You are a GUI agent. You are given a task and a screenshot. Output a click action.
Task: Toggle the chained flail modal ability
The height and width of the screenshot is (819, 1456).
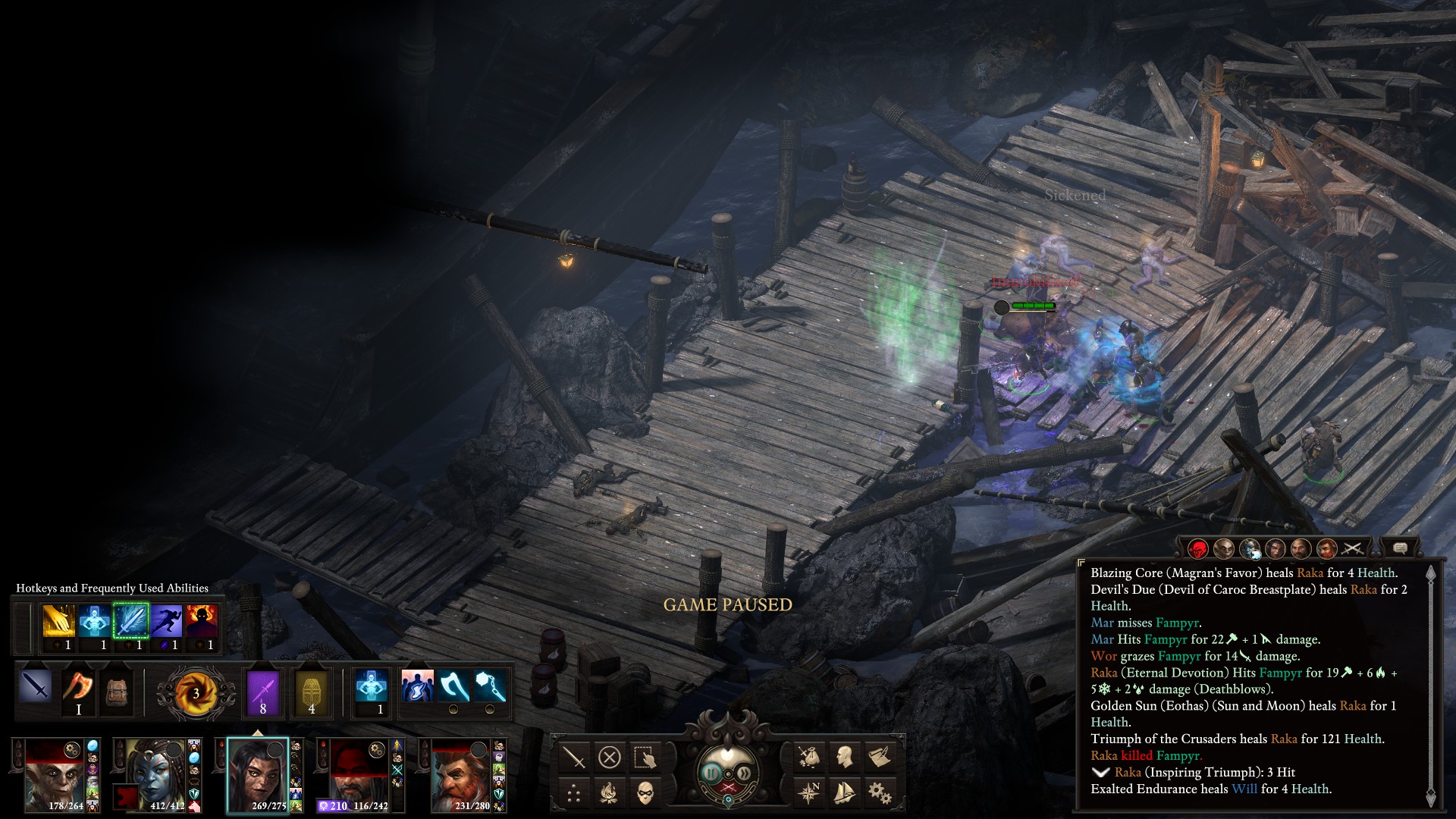click(x=489, y=686)
